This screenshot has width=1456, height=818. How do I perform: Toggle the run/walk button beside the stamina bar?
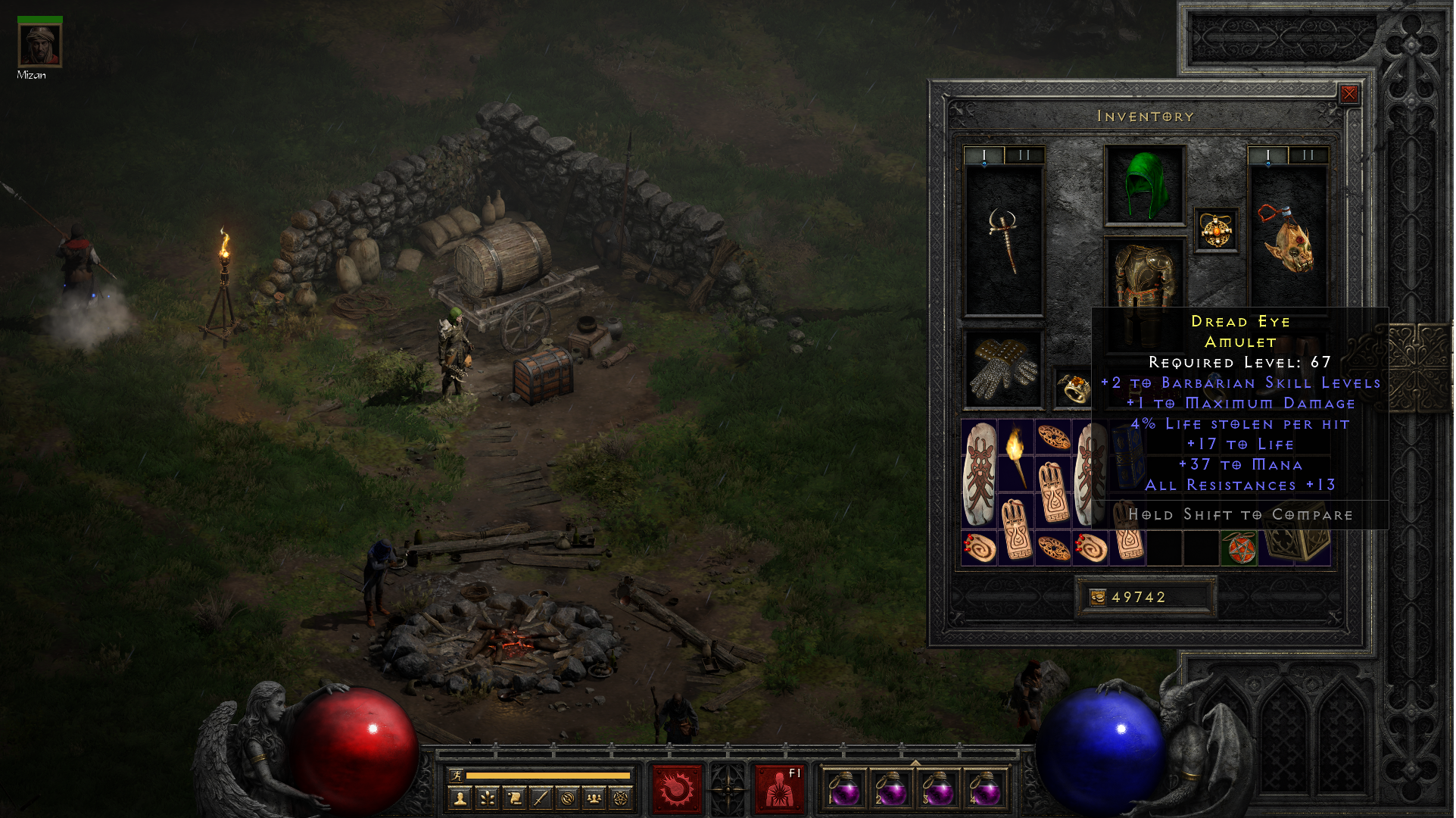click(x=456, y=776)
